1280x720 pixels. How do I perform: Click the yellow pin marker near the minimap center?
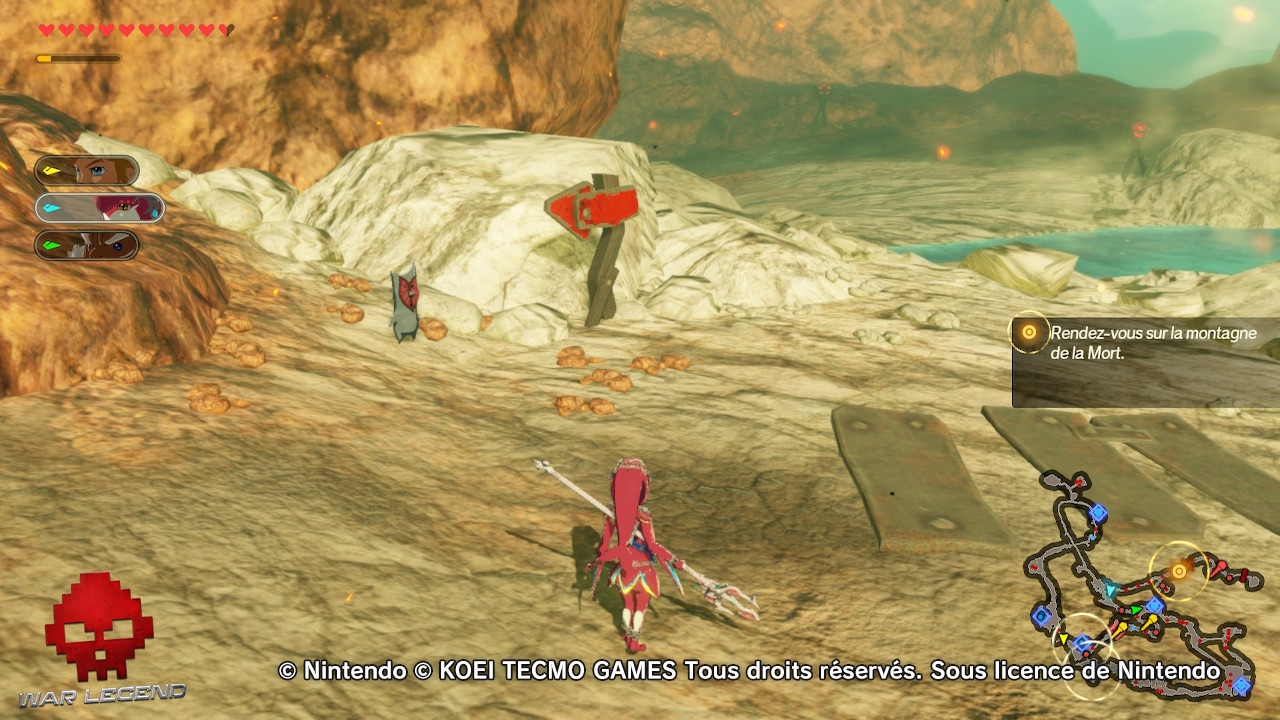coord(1152,619)
